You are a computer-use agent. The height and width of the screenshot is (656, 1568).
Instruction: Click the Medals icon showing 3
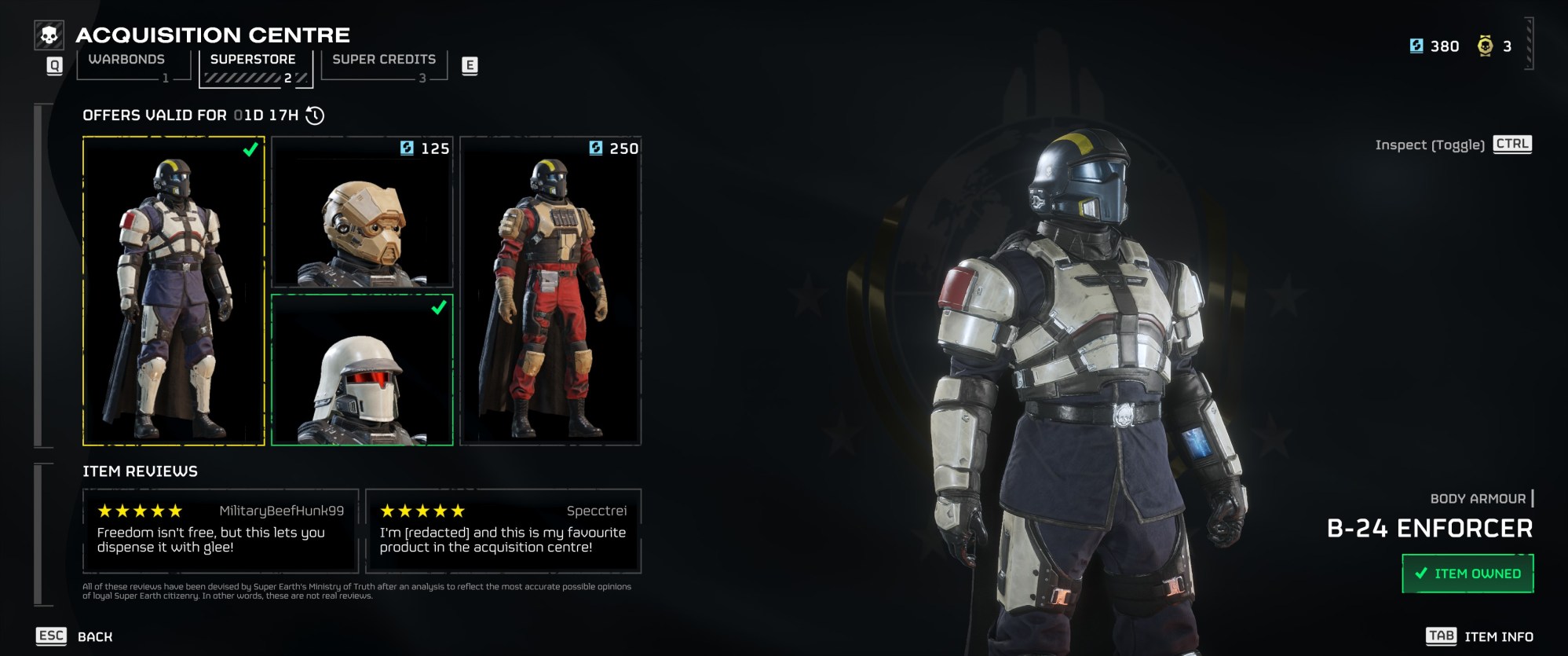[1484, 46]
